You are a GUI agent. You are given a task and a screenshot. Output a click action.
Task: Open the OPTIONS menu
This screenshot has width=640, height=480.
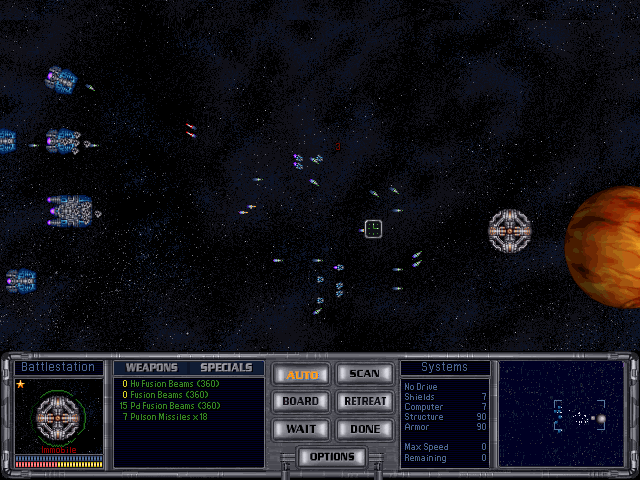[x=332, y=457]
